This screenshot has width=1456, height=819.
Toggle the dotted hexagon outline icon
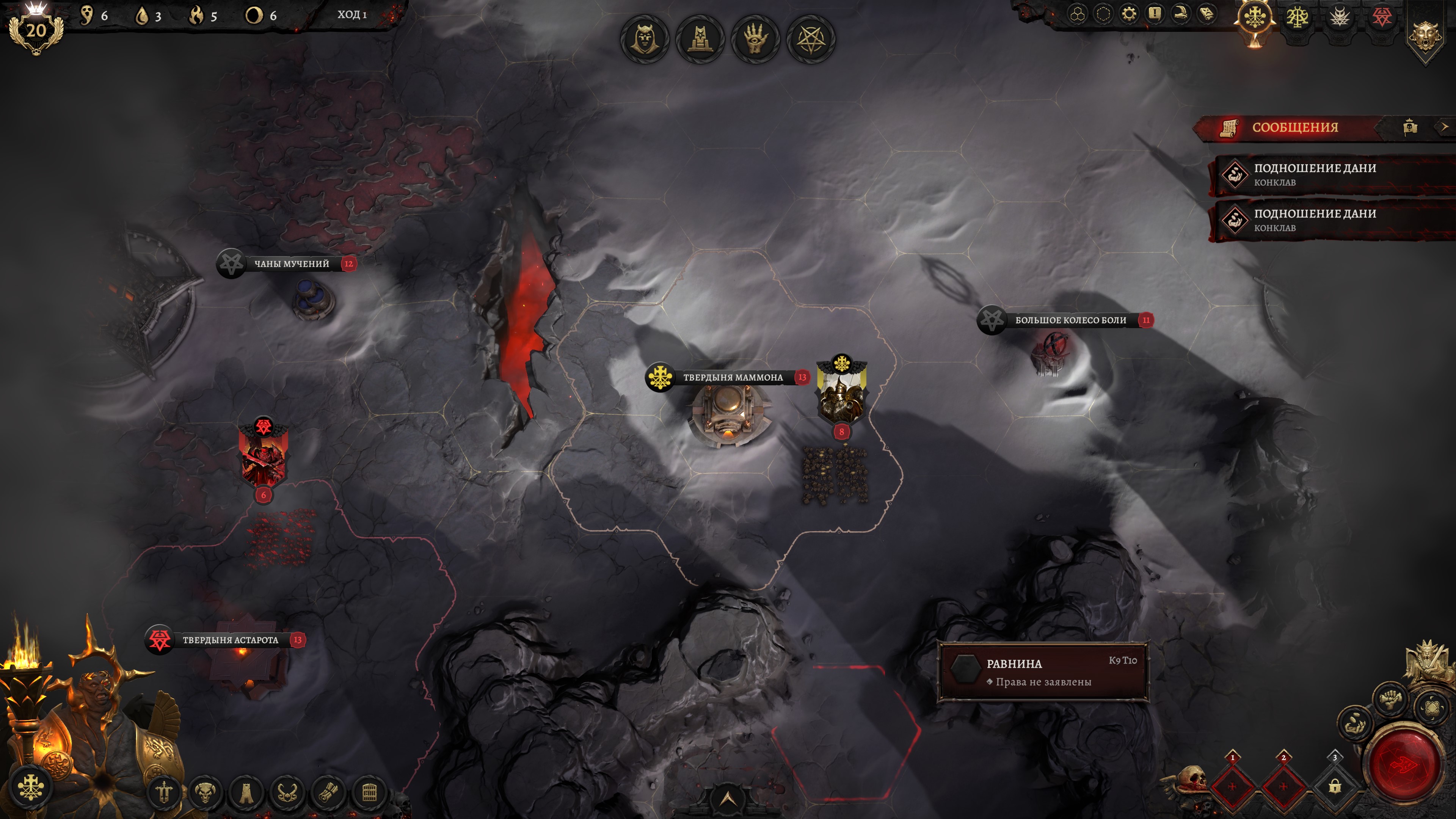click(x=1103, y=14)
